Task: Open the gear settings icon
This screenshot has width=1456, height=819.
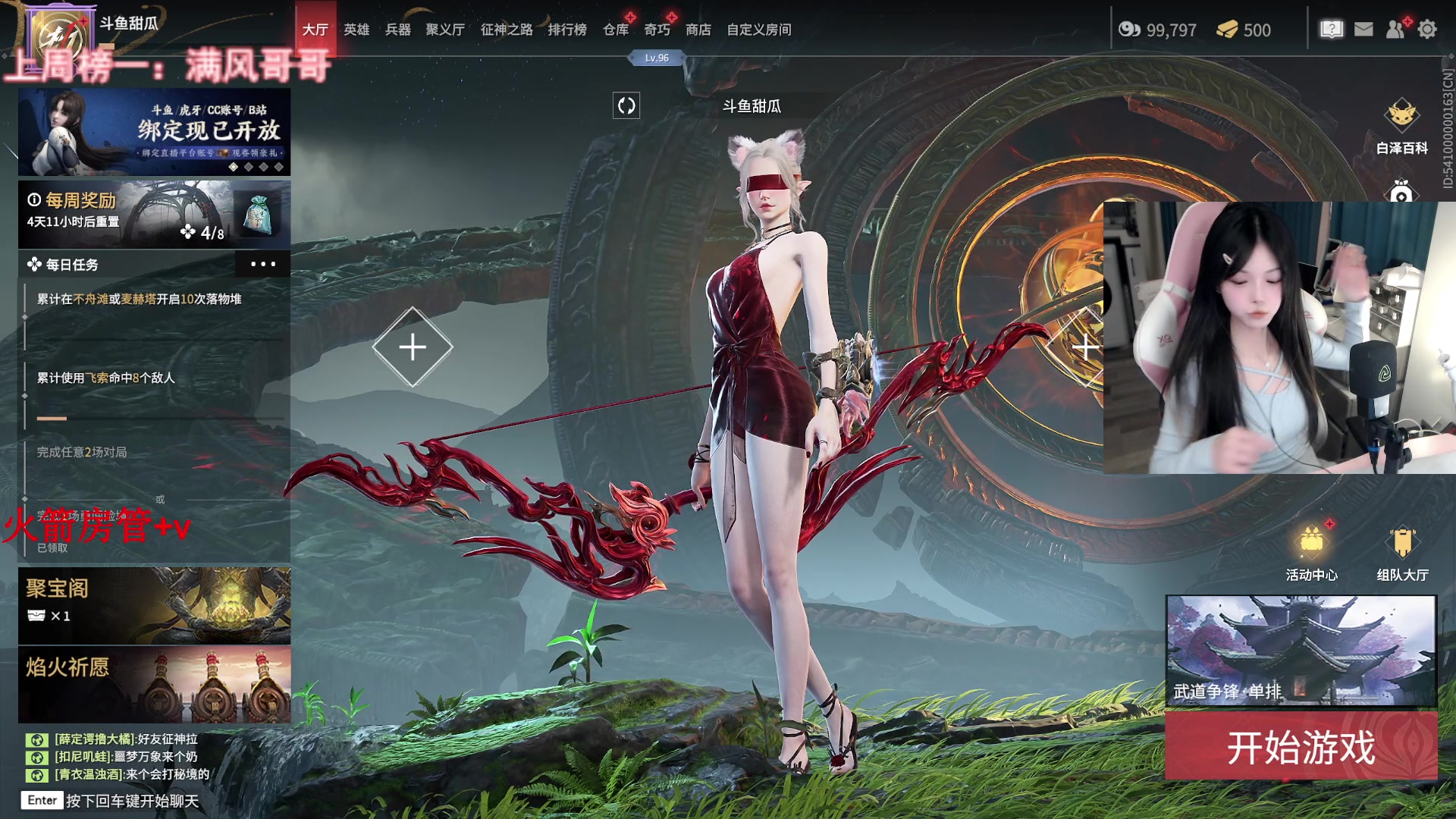Action: 1427,30
